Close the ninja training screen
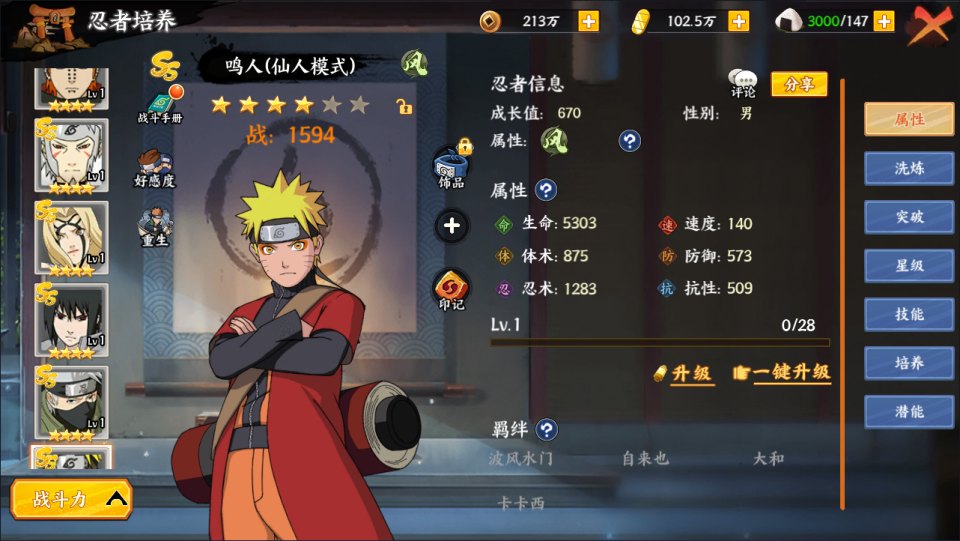The image size is (960, 541). (930, 22)
